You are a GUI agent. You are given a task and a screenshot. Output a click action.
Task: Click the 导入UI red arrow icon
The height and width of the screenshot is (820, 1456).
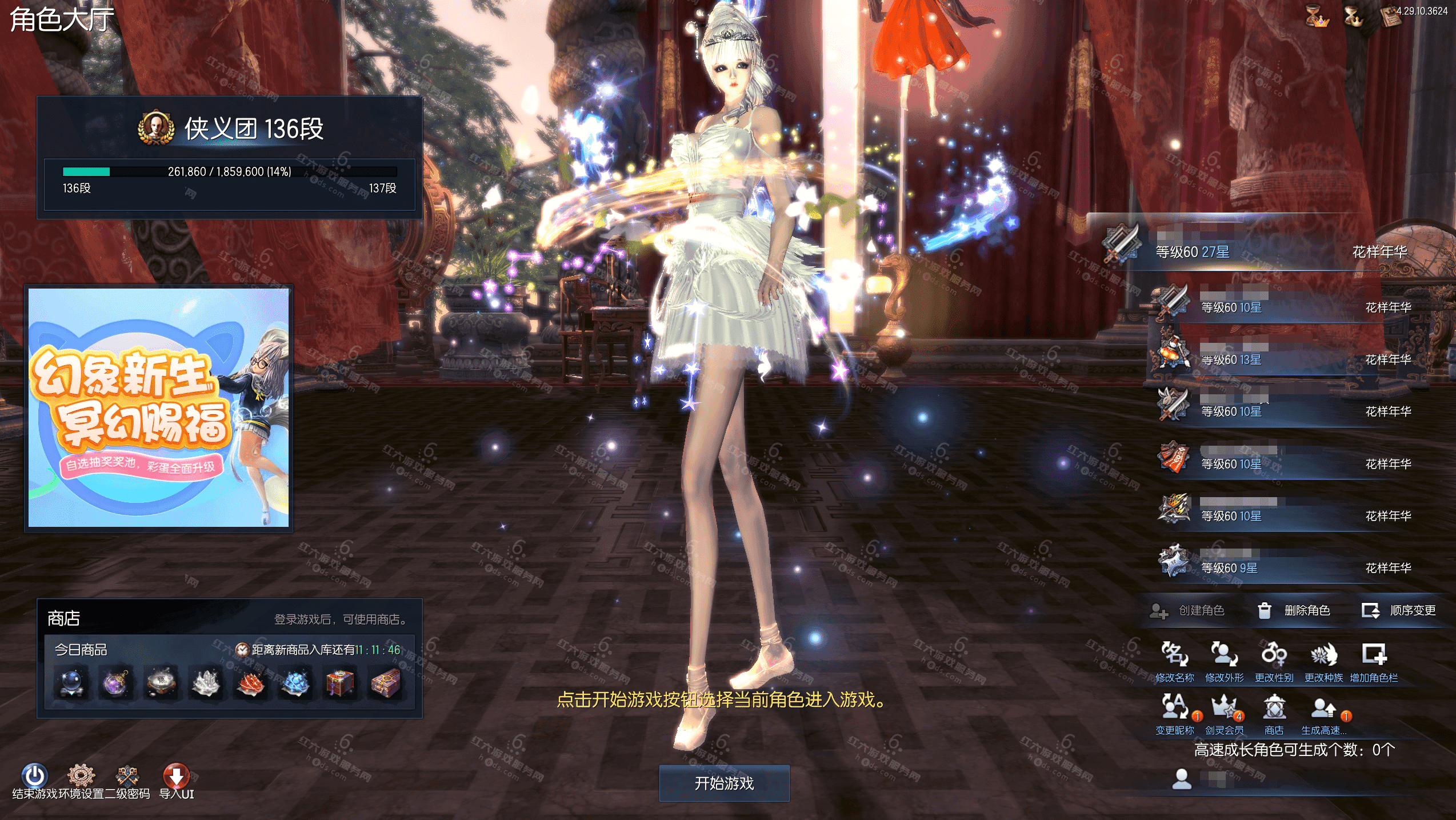(x=176, y=775)
